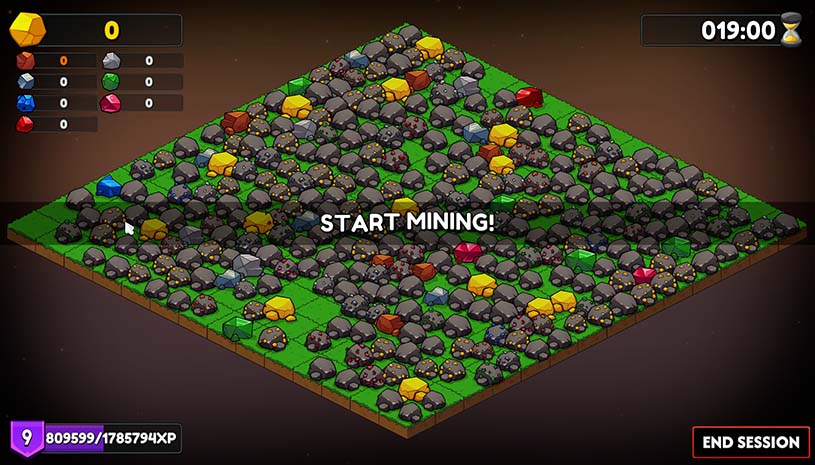Click the End Session button

click(x=750, y=441)
